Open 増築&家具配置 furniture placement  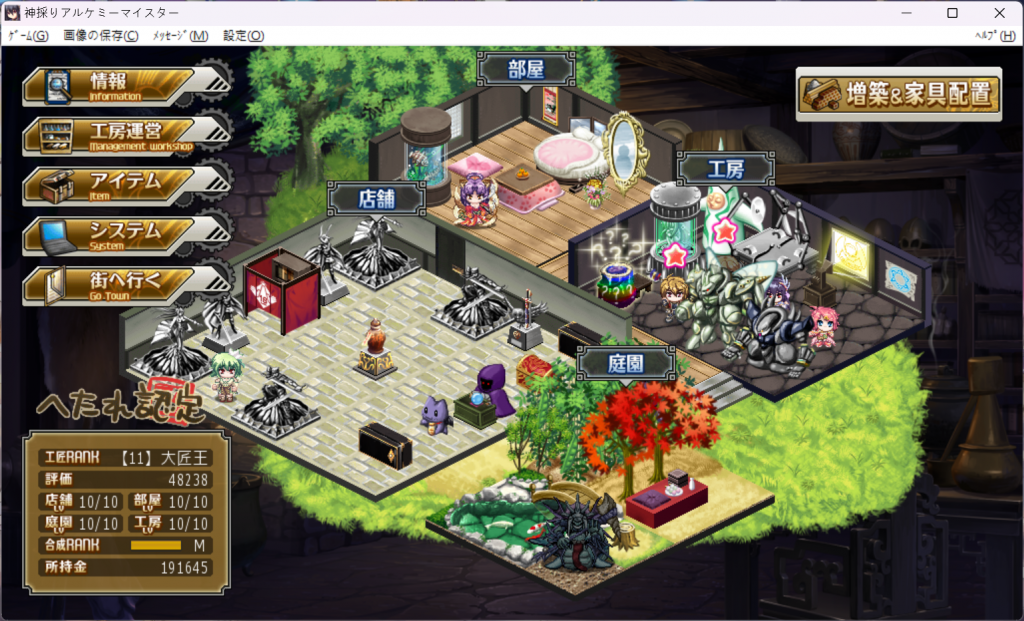click(x=898, y=95)
